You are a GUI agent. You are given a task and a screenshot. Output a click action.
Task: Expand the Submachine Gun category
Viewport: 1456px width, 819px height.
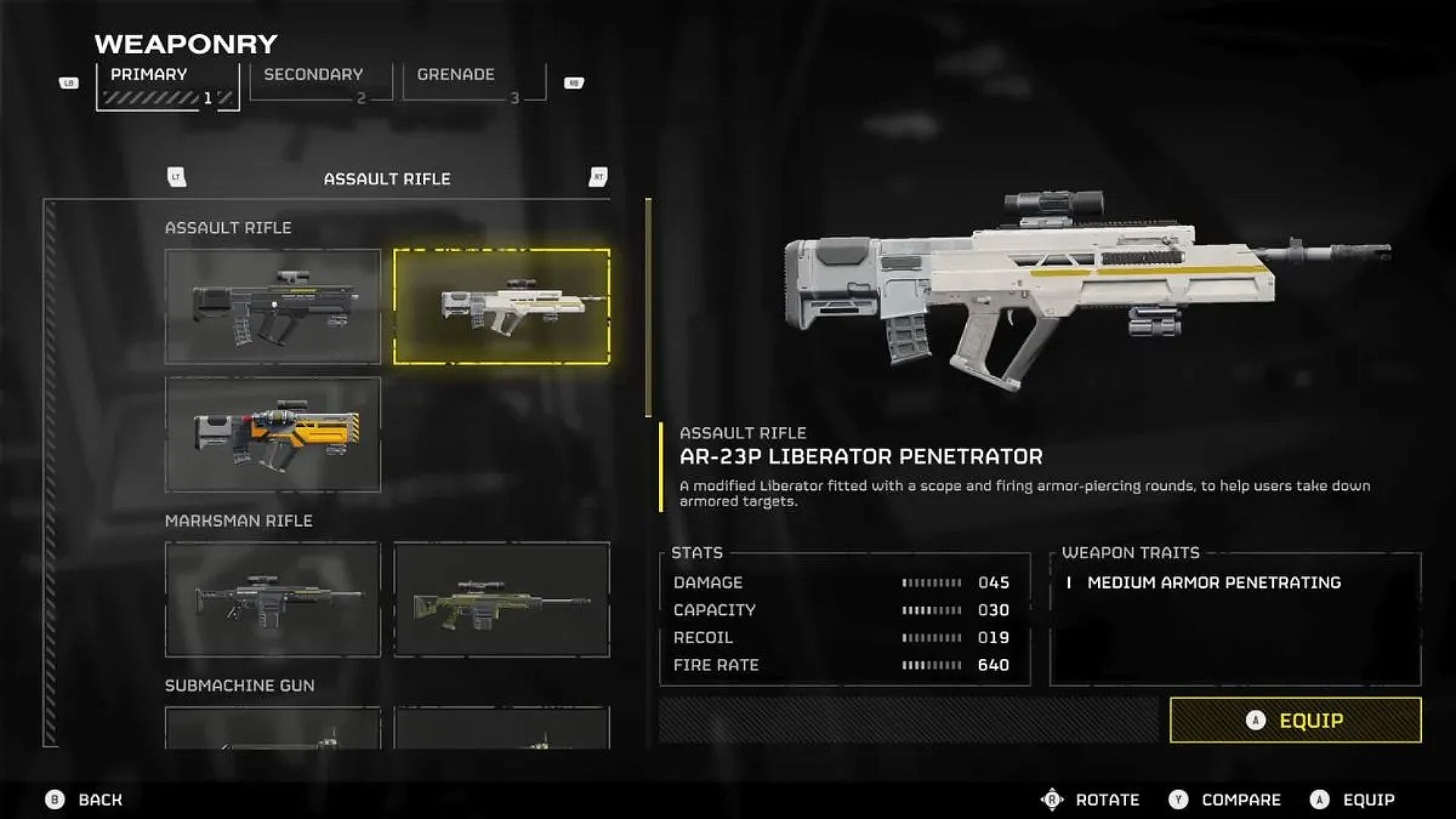coord(238,684)
